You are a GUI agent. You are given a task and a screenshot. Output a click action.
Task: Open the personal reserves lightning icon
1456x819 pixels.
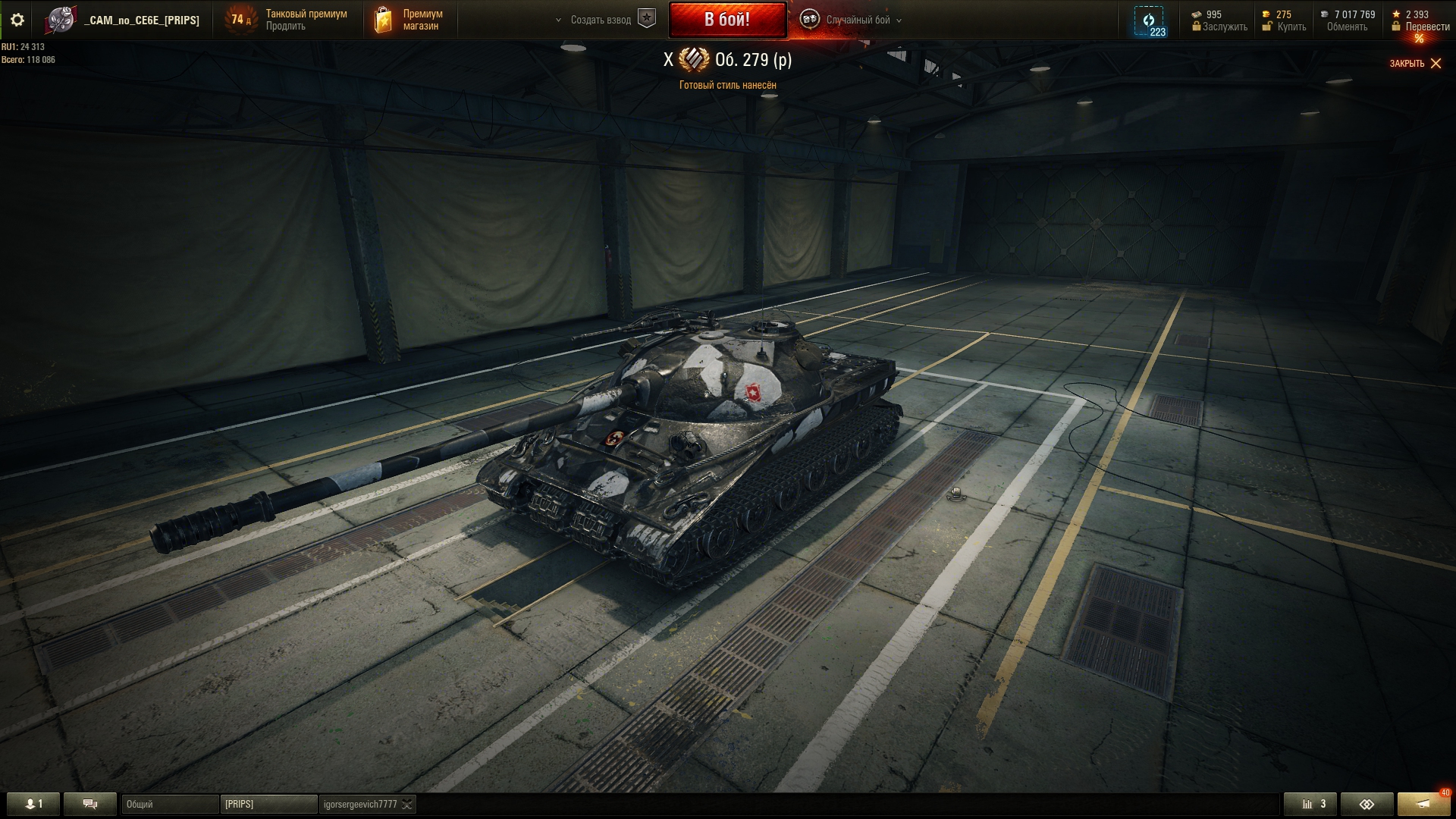tap(1149, 20)
